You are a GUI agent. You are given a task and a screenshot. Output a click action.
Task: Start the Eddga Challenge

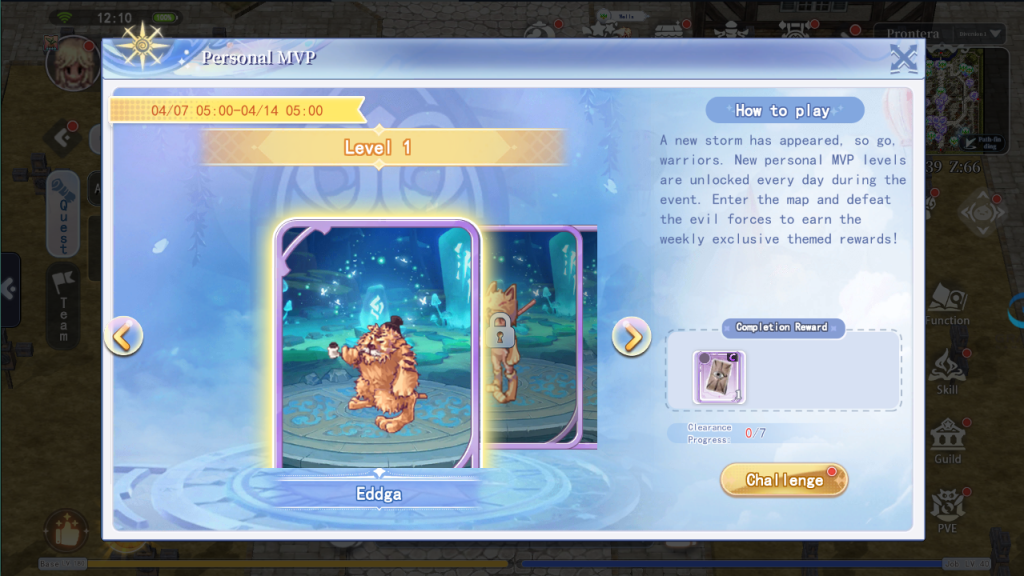784,480
